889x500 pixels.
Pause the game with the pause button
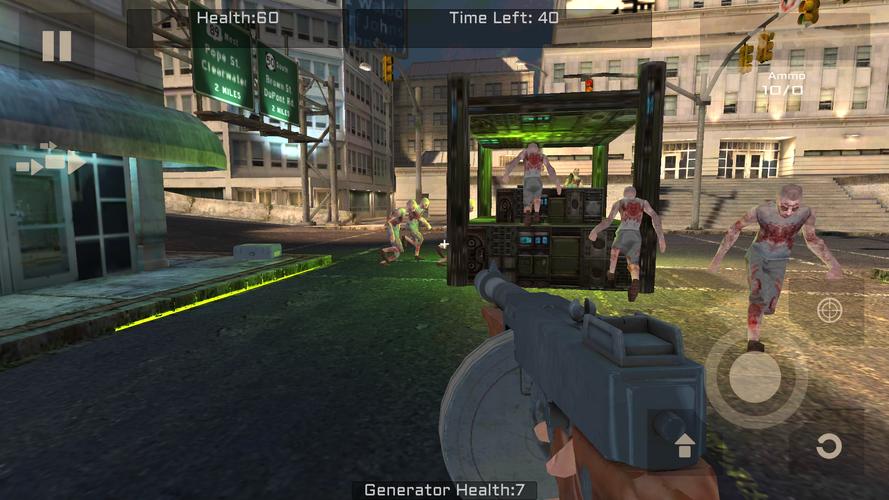(56, 46)
